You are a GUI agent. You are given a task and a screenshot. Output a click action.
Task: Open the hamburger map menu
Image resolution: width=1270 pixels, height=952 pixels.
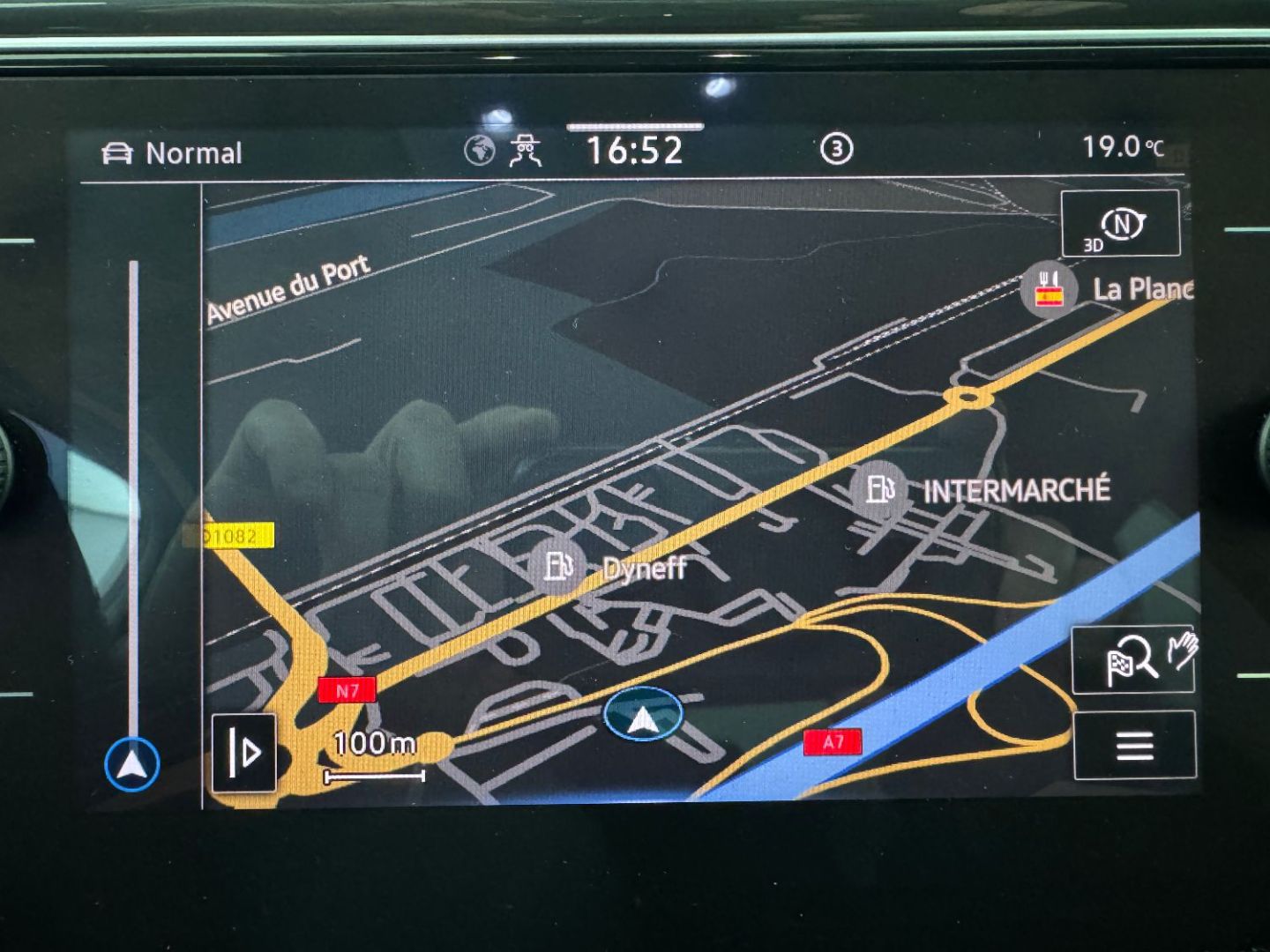pos(1134,746)
